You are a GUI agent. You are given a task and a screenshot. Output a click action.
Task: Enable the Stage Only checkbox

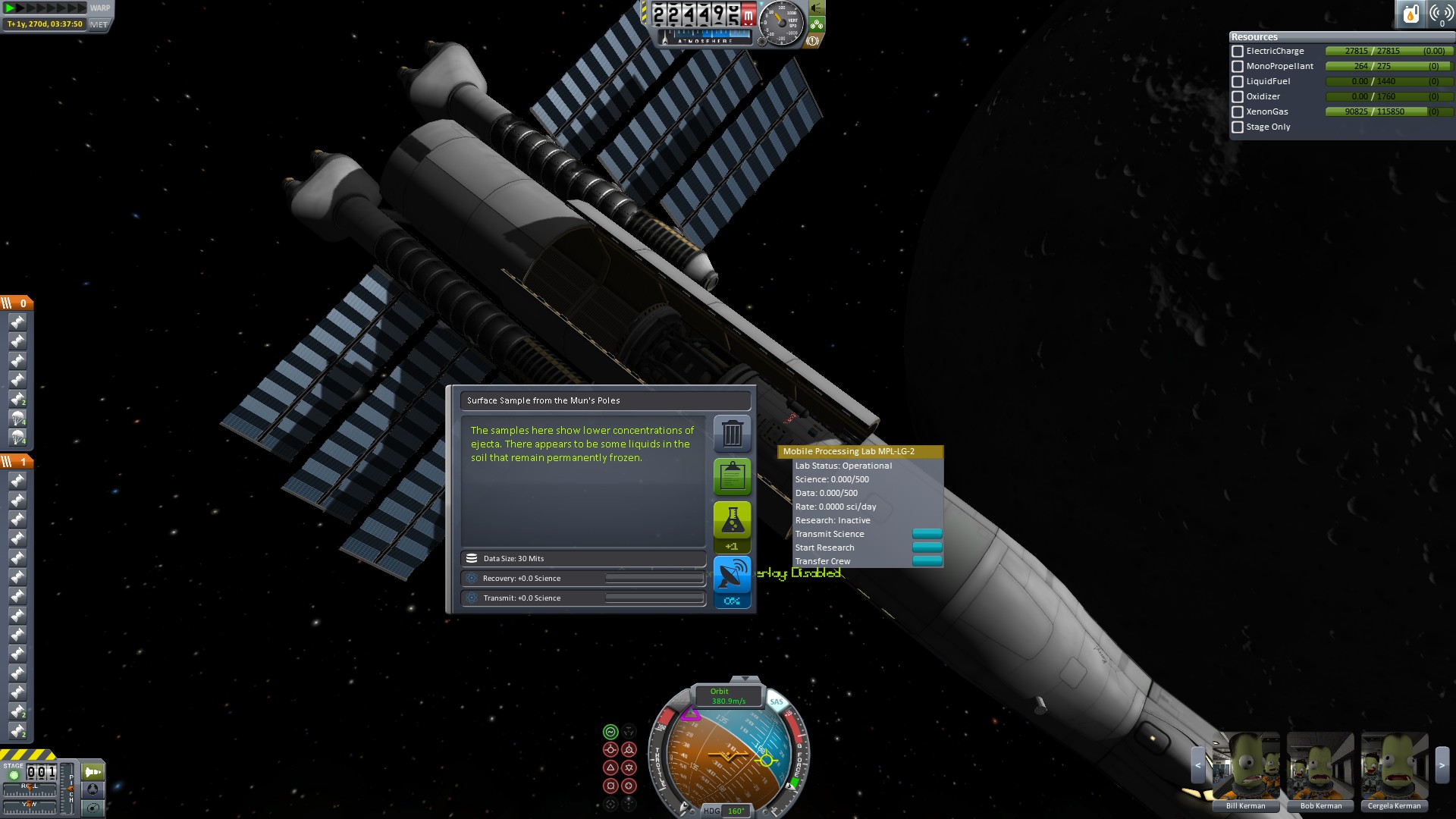(x=1238, y=127)
